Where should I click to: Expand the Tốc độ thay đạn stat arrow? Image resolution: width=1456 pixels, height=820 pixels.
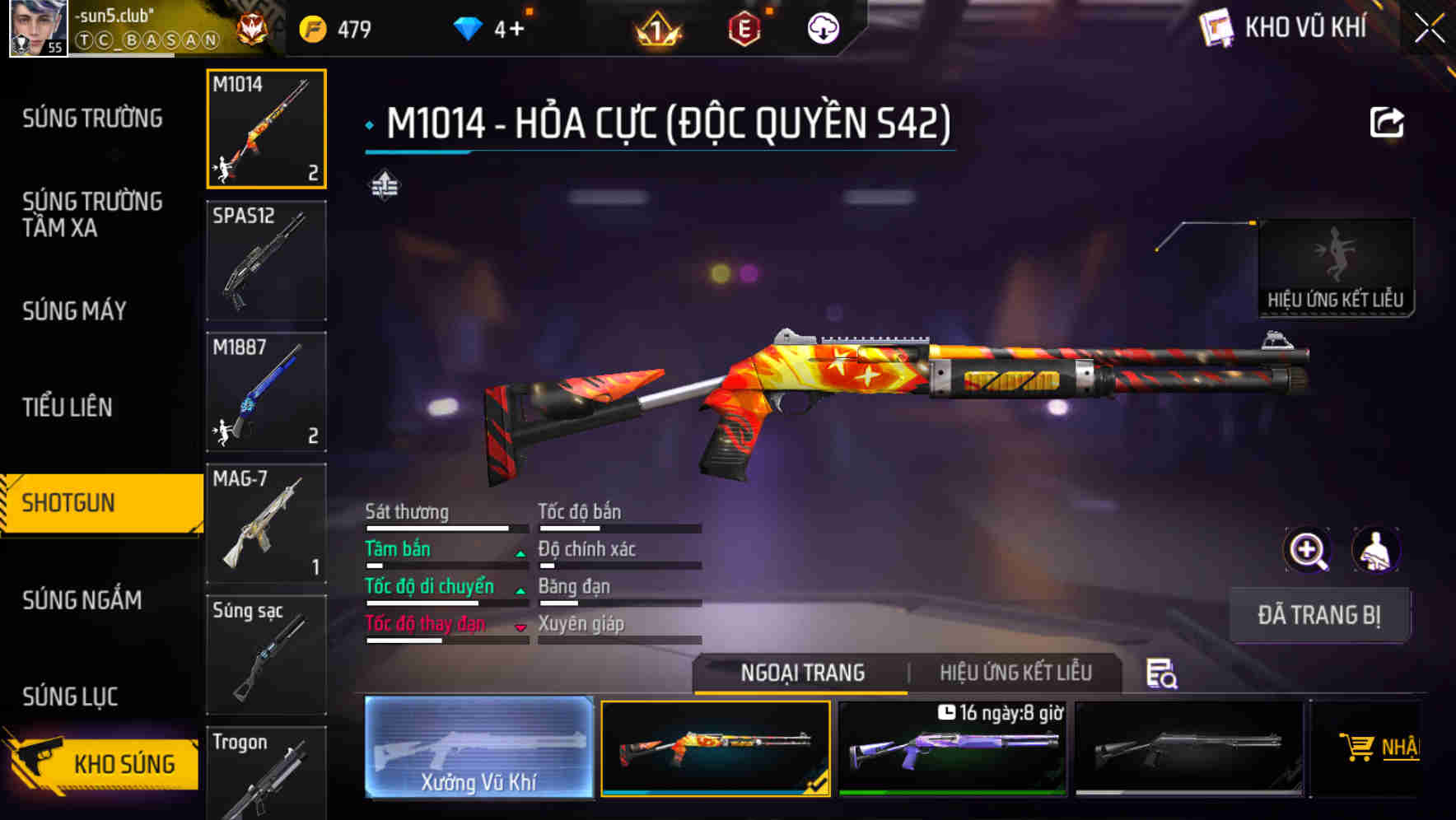[x=521, y=628]
